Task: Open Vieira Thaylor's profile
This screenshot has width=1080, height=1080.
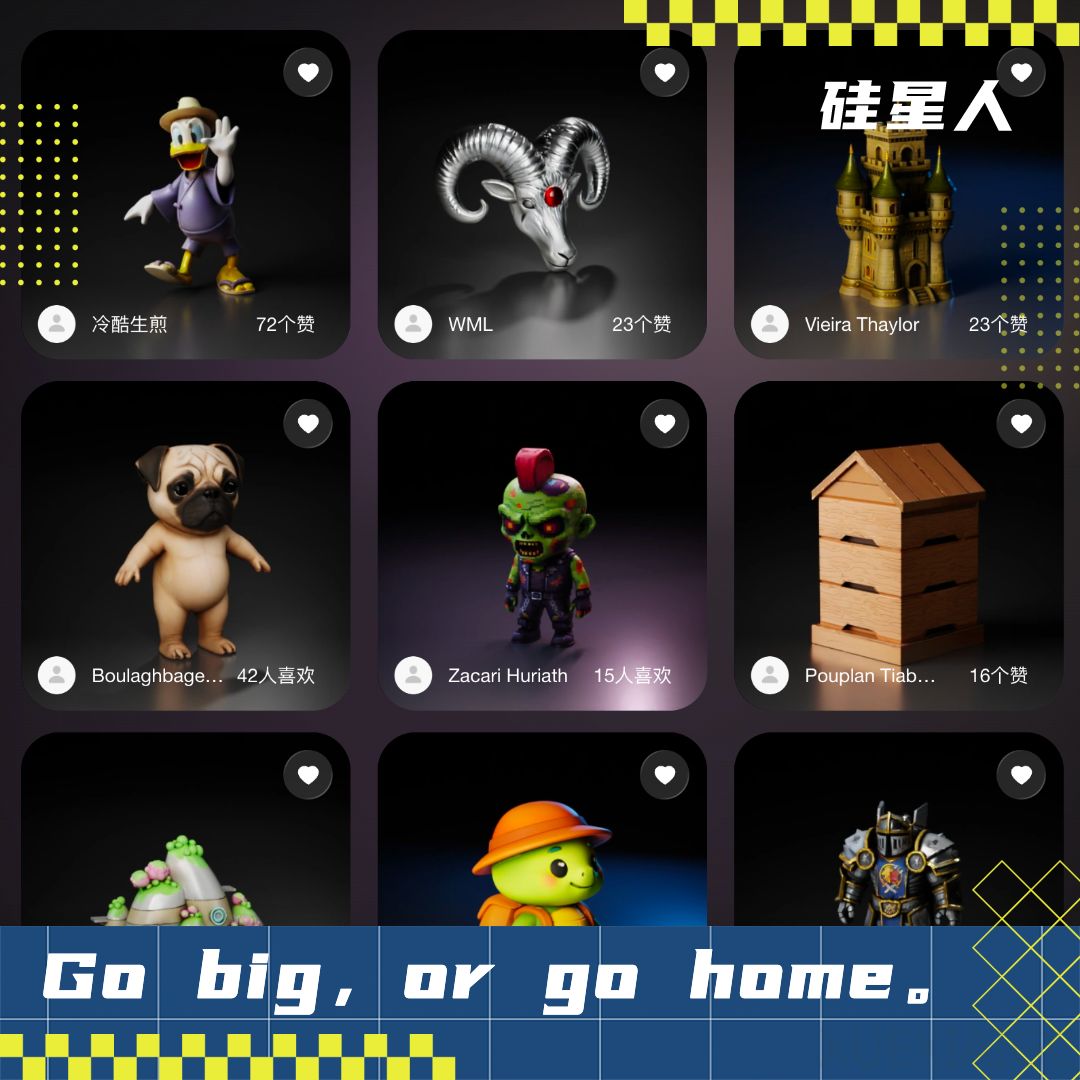Action: 770,324
